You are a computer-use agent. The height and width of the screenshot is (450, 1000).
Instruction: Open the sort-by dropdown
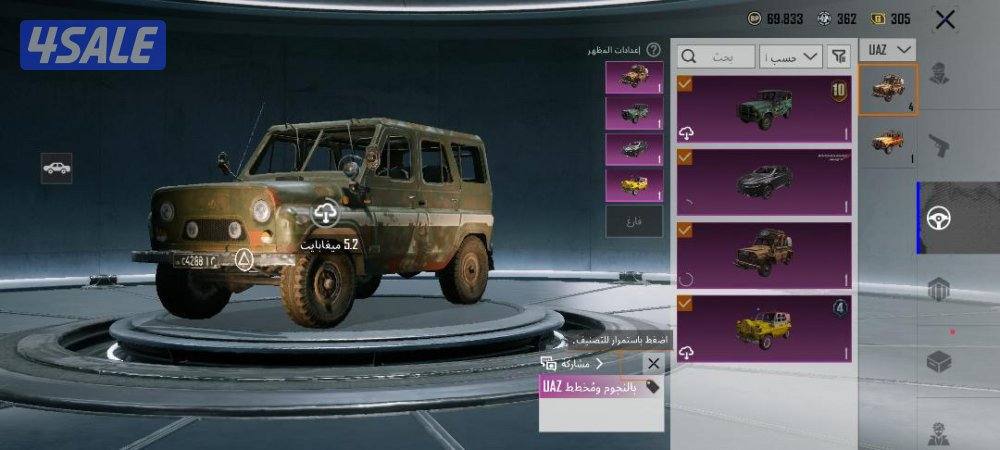[x=790, y=57]
